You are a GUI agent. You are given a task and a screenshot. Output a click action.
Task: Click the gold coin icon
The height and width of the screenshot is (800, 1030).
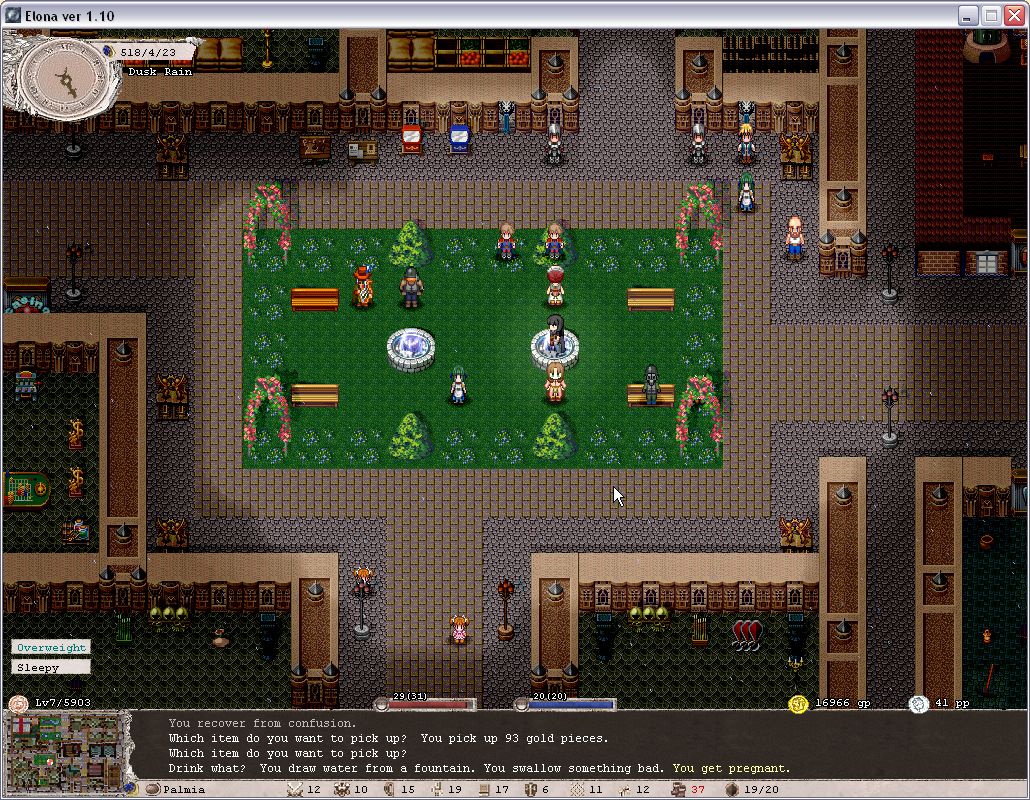tap(798, 704)
